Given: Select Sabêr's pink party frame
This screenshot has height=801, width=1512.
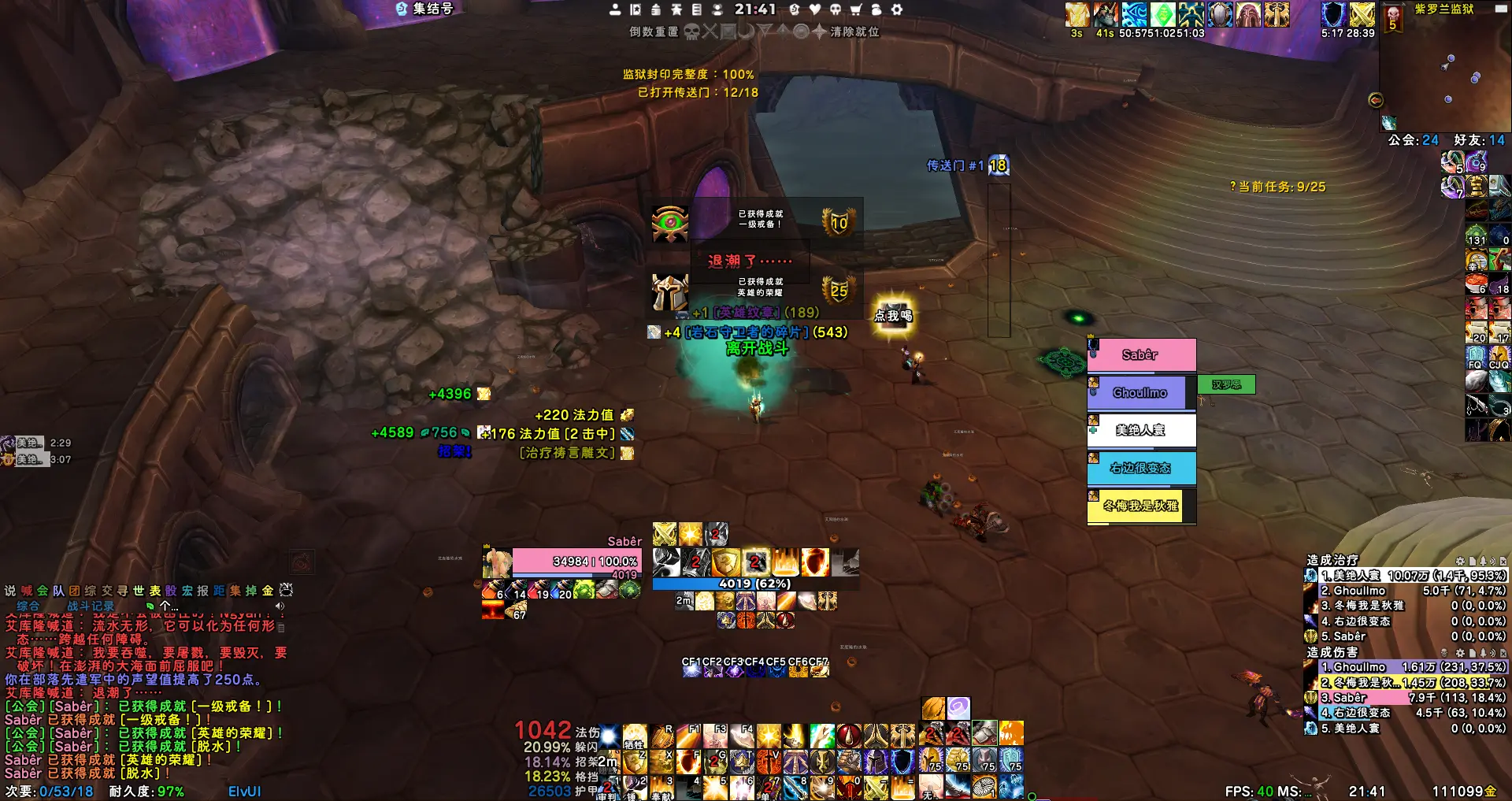Looking at the screenshot, I should pos(1141,355).
